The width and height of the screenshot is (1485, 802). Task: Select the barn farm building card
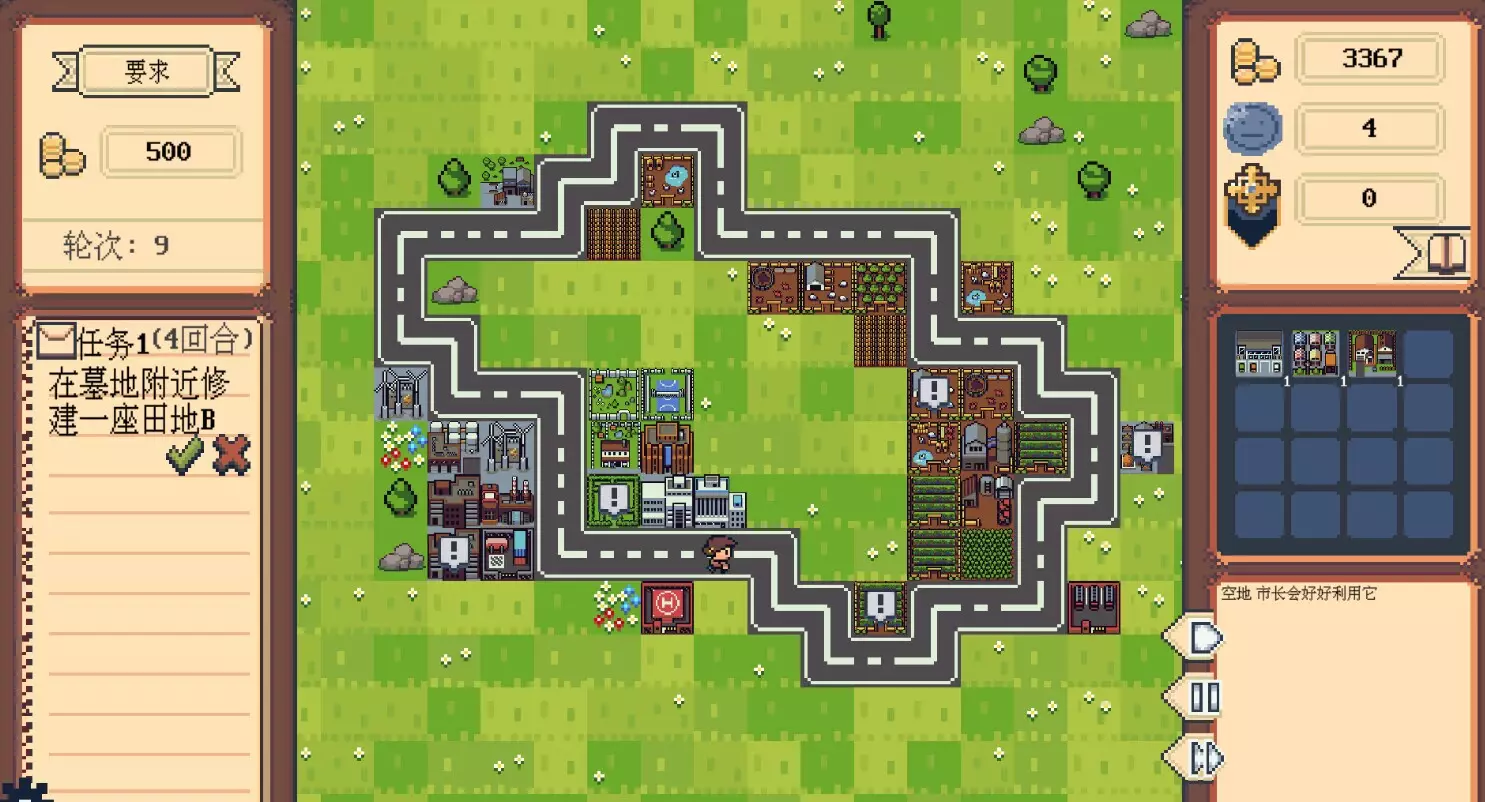[x=1372, y=354]
